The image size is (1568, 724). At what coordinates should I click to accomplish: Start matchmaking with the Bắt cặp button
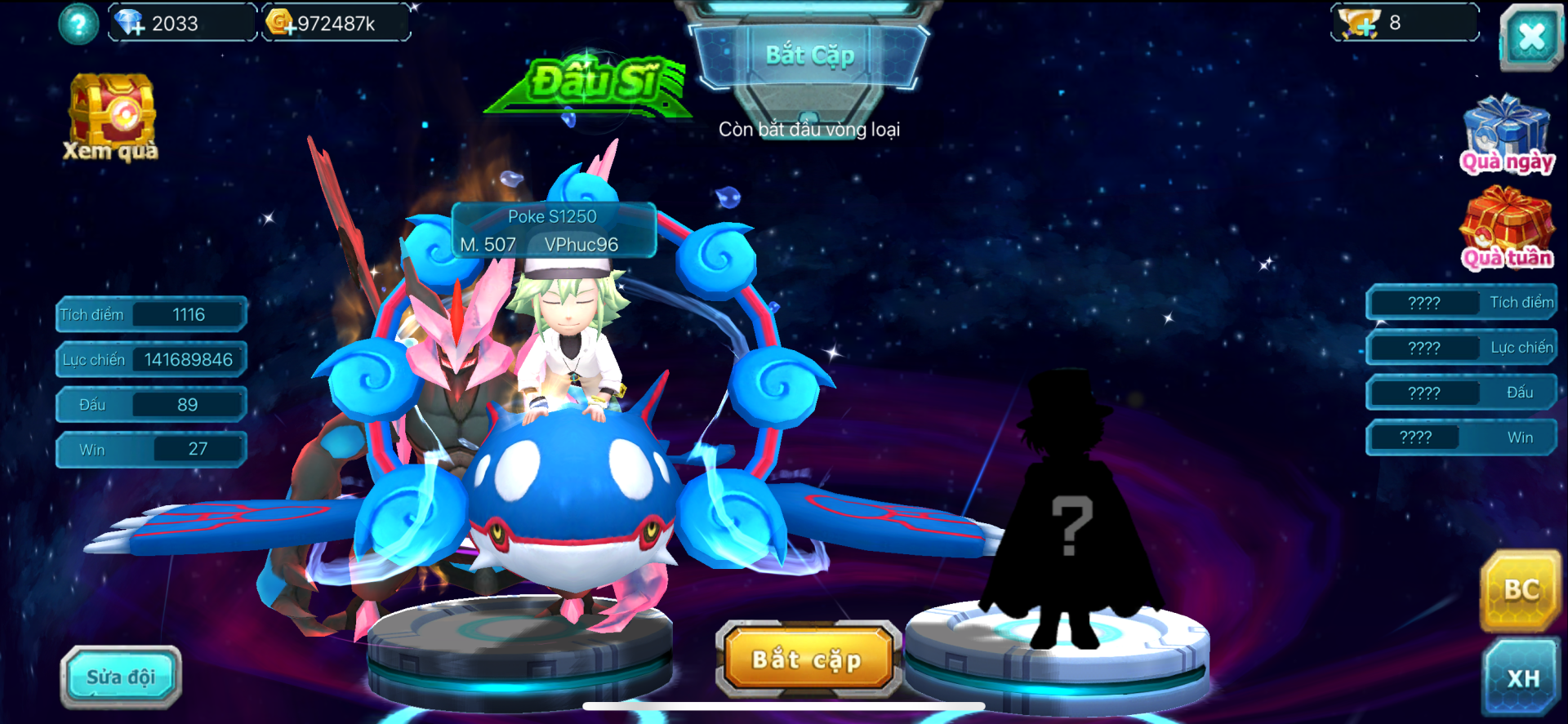coord(808,660)
